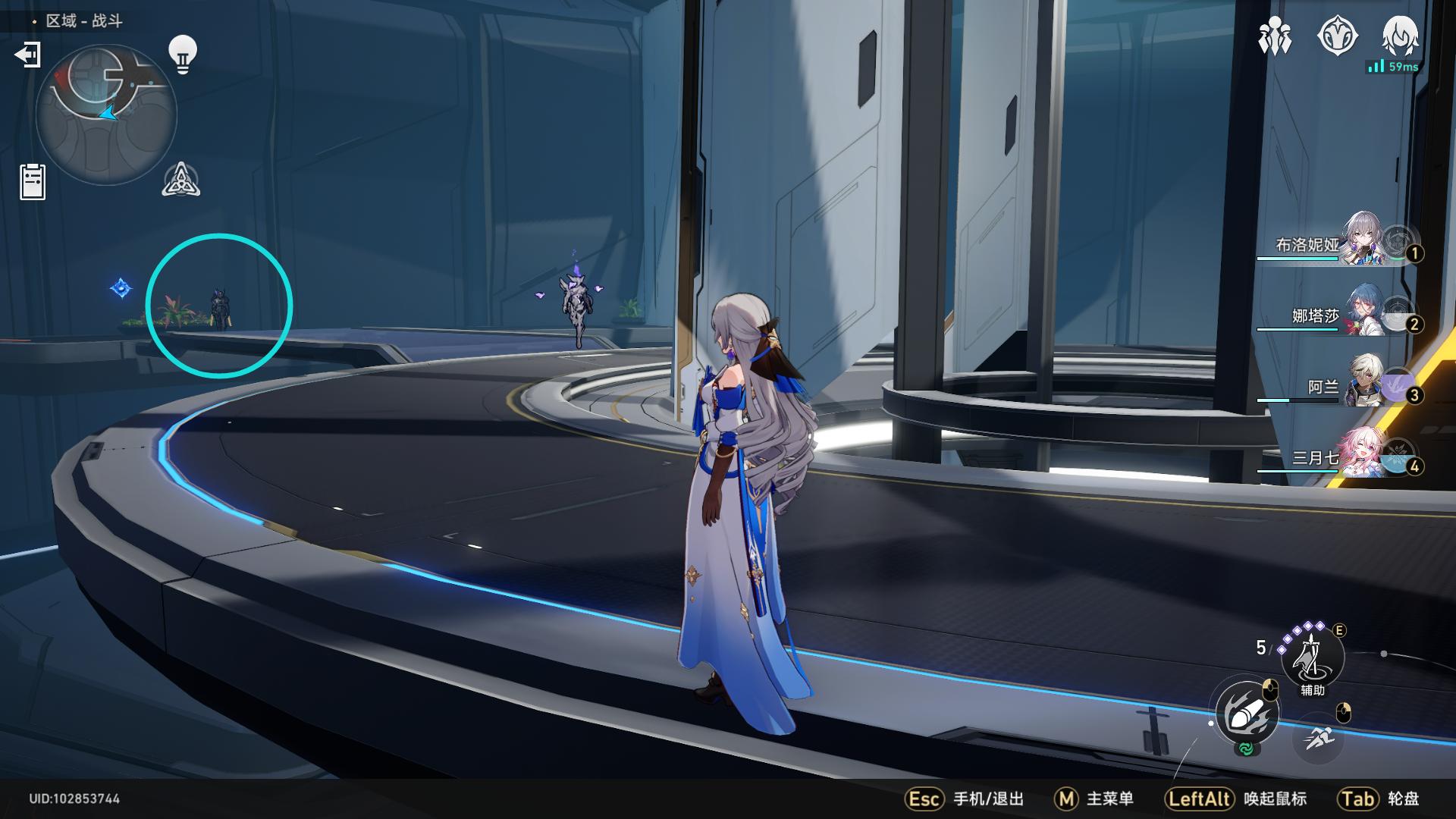Screen dimensions: 1456x819
Task: Activate the 辅助 technique skill
Action: [x=1312, y=657]
